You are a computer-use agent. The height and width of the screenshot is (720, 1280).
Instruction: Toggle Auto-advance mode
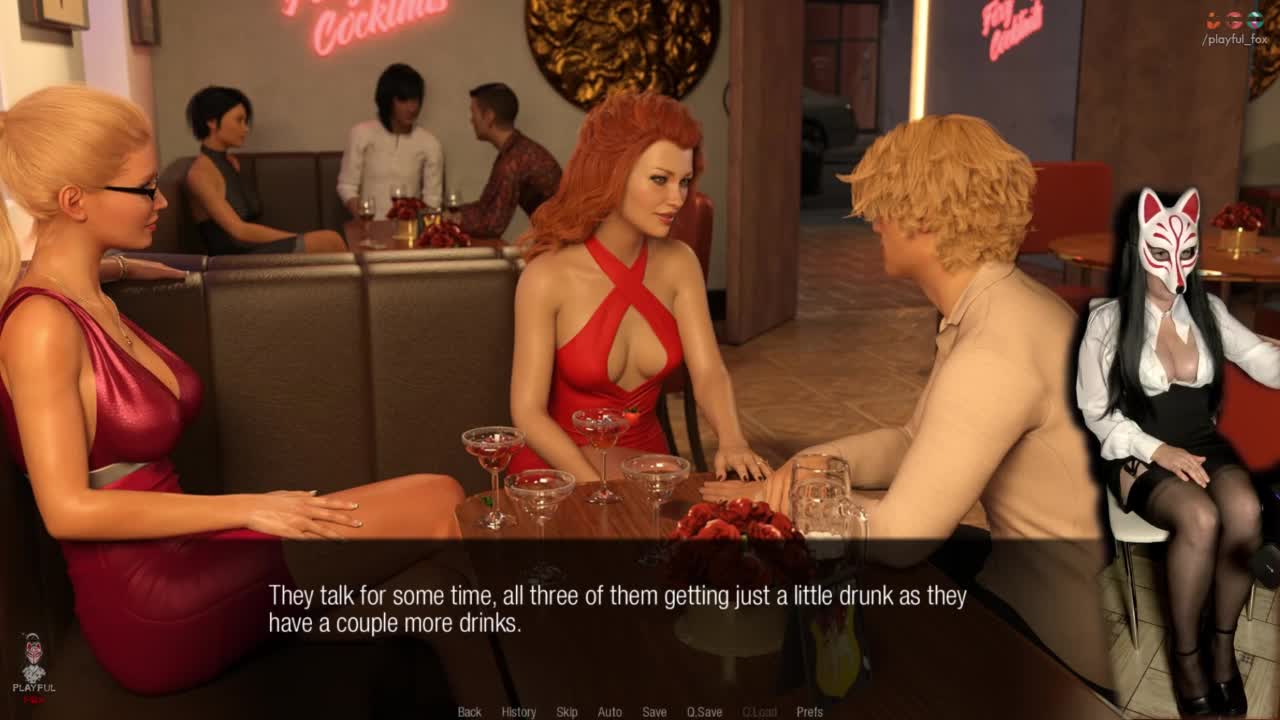tap(609, 712)
